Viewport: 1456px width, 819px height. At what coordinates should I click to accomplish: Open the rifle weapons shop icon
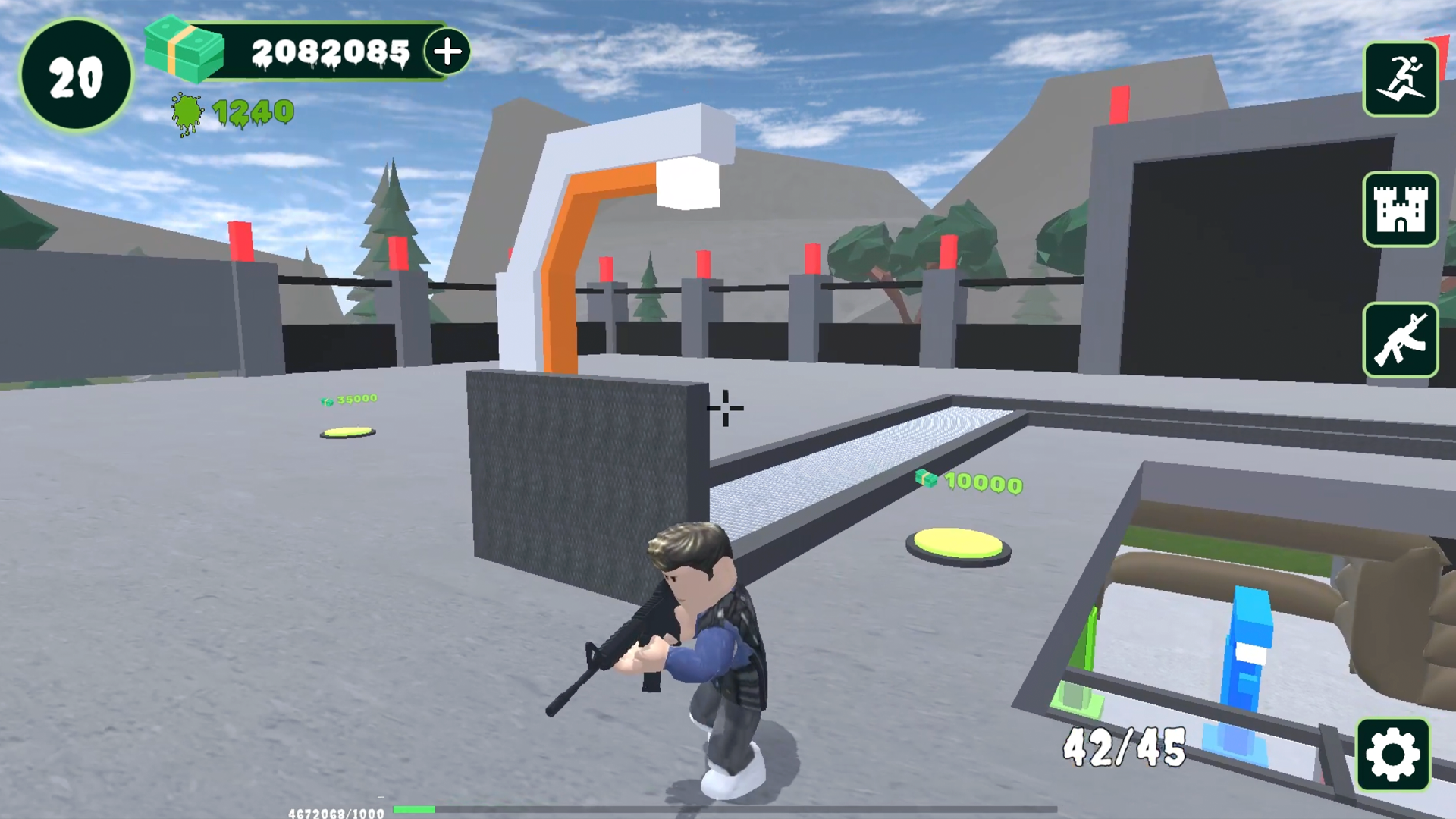(x=1401, y=340)
